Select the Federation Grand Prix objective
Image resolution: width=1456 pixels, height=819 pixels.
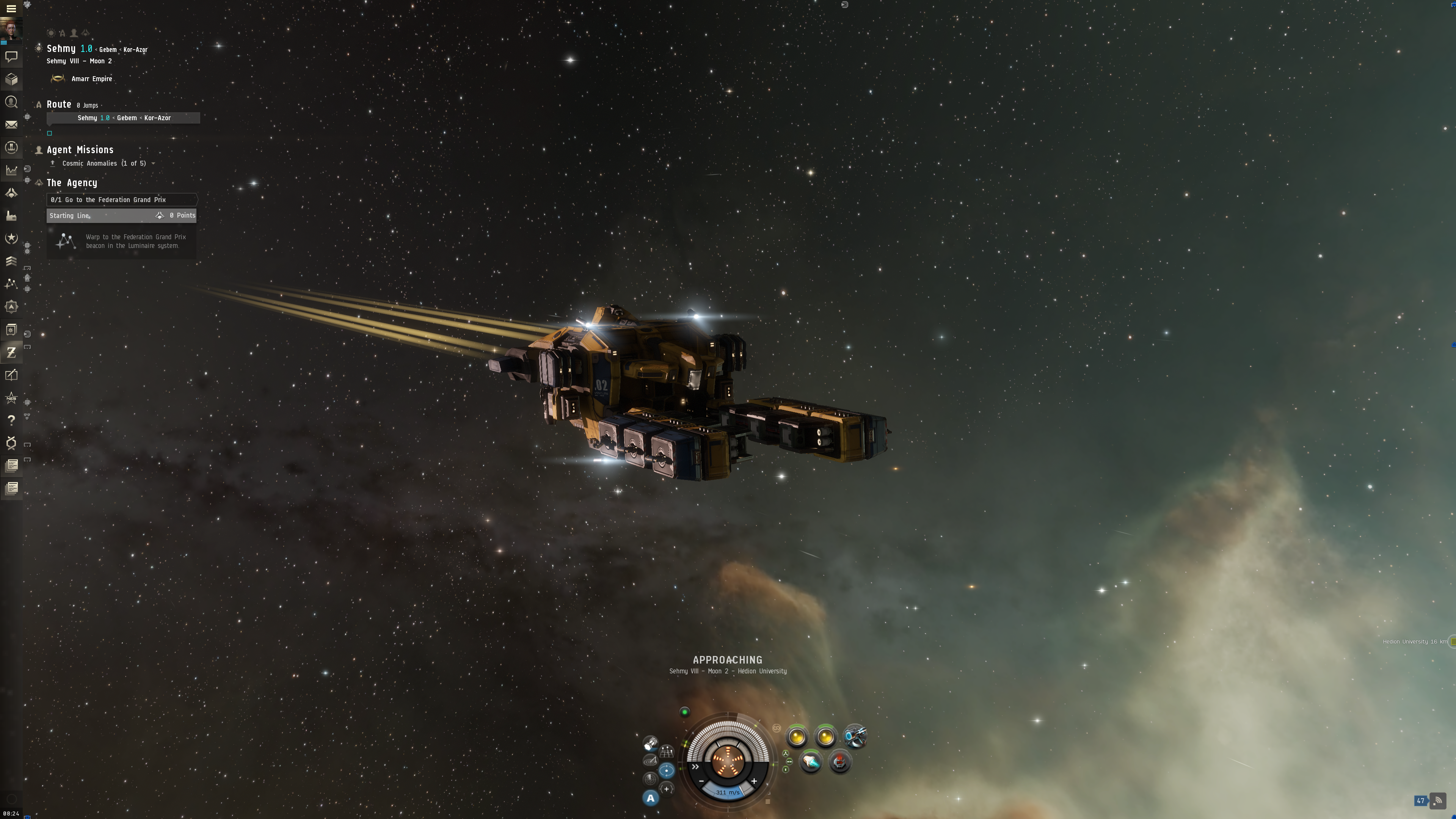tap(121, 199)
